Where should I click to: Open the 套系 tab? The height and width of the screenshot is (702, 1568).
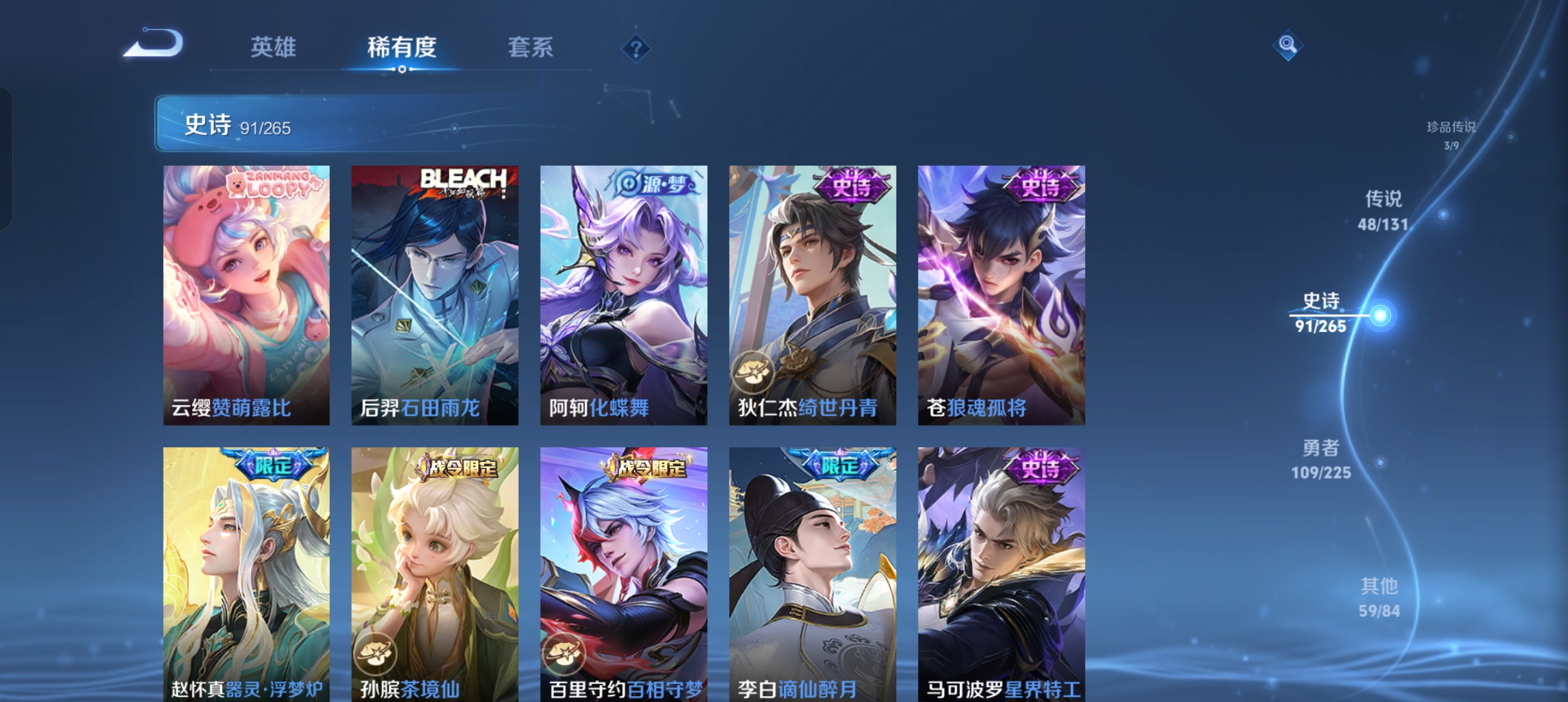tap(530, 47)
